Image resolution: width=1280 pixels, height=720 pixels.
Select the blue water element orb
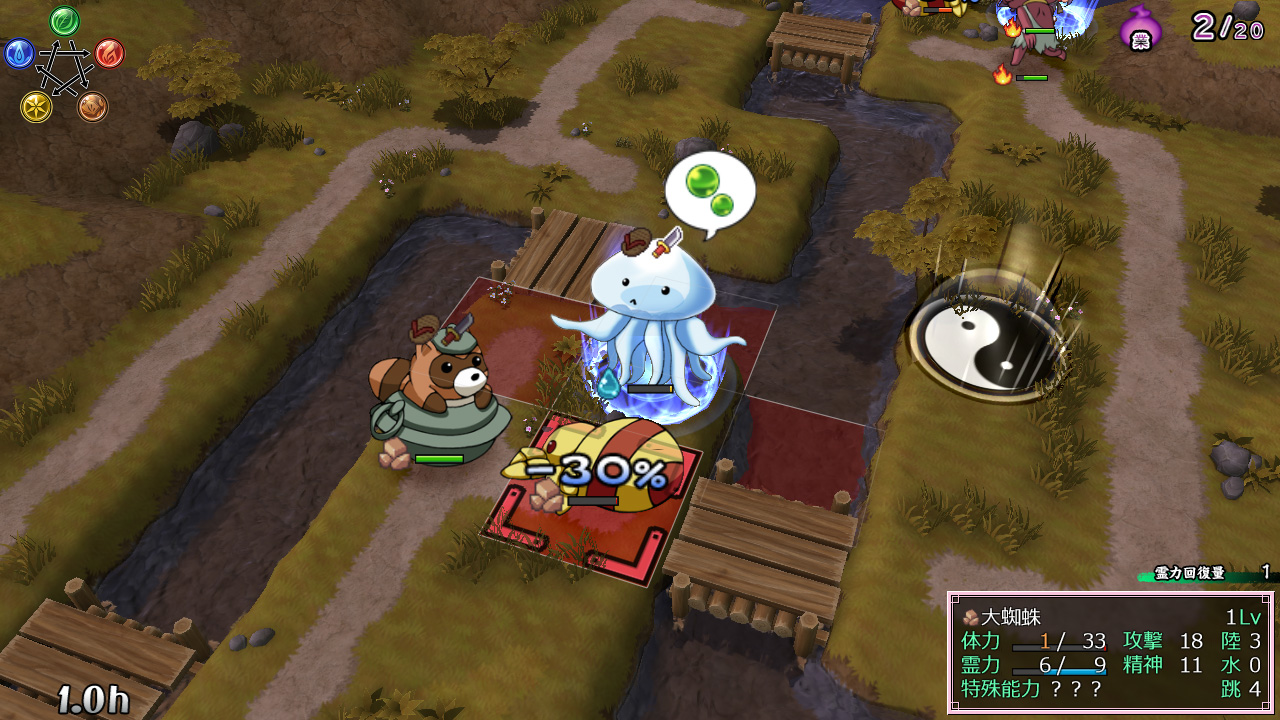click(19, 53)
